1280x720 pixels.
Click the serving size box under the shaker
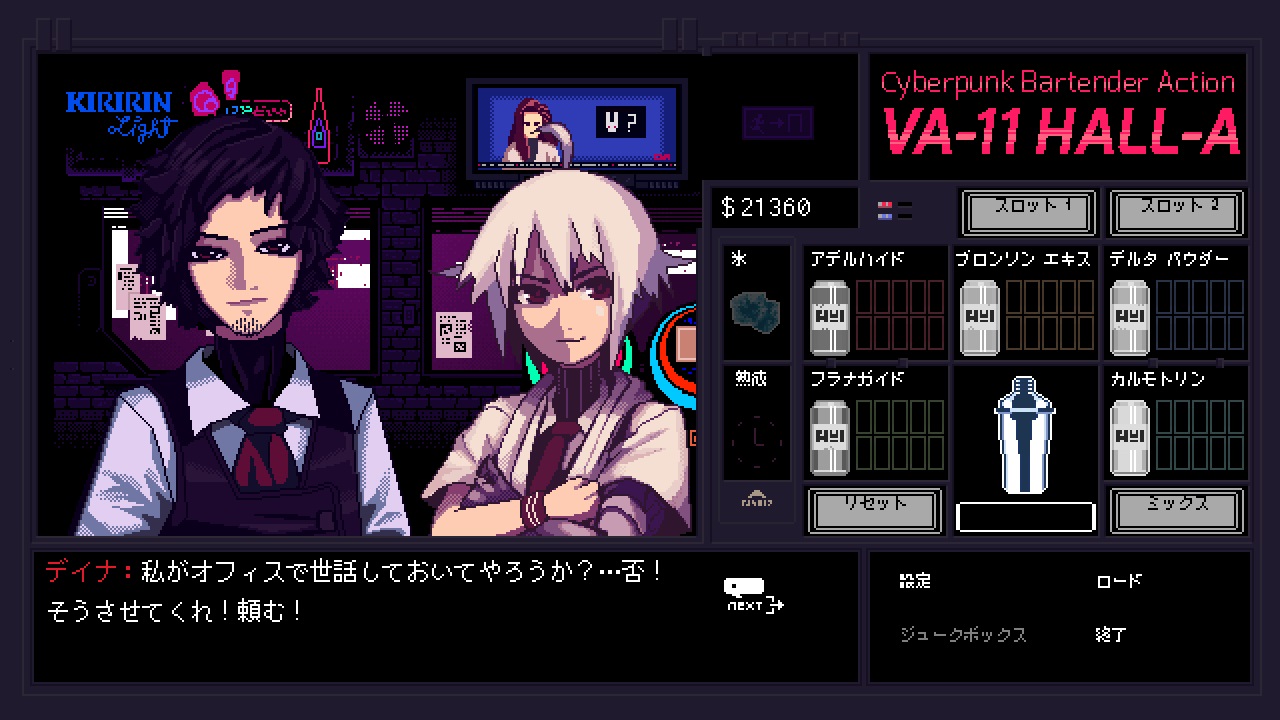pyautogui.click(x=1025, y=515)
